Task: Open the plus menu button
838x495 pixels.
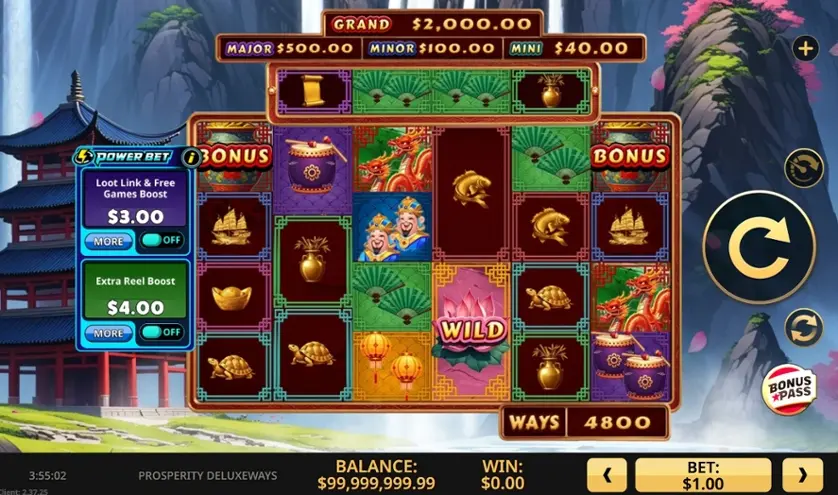Action: coord(805,47)
